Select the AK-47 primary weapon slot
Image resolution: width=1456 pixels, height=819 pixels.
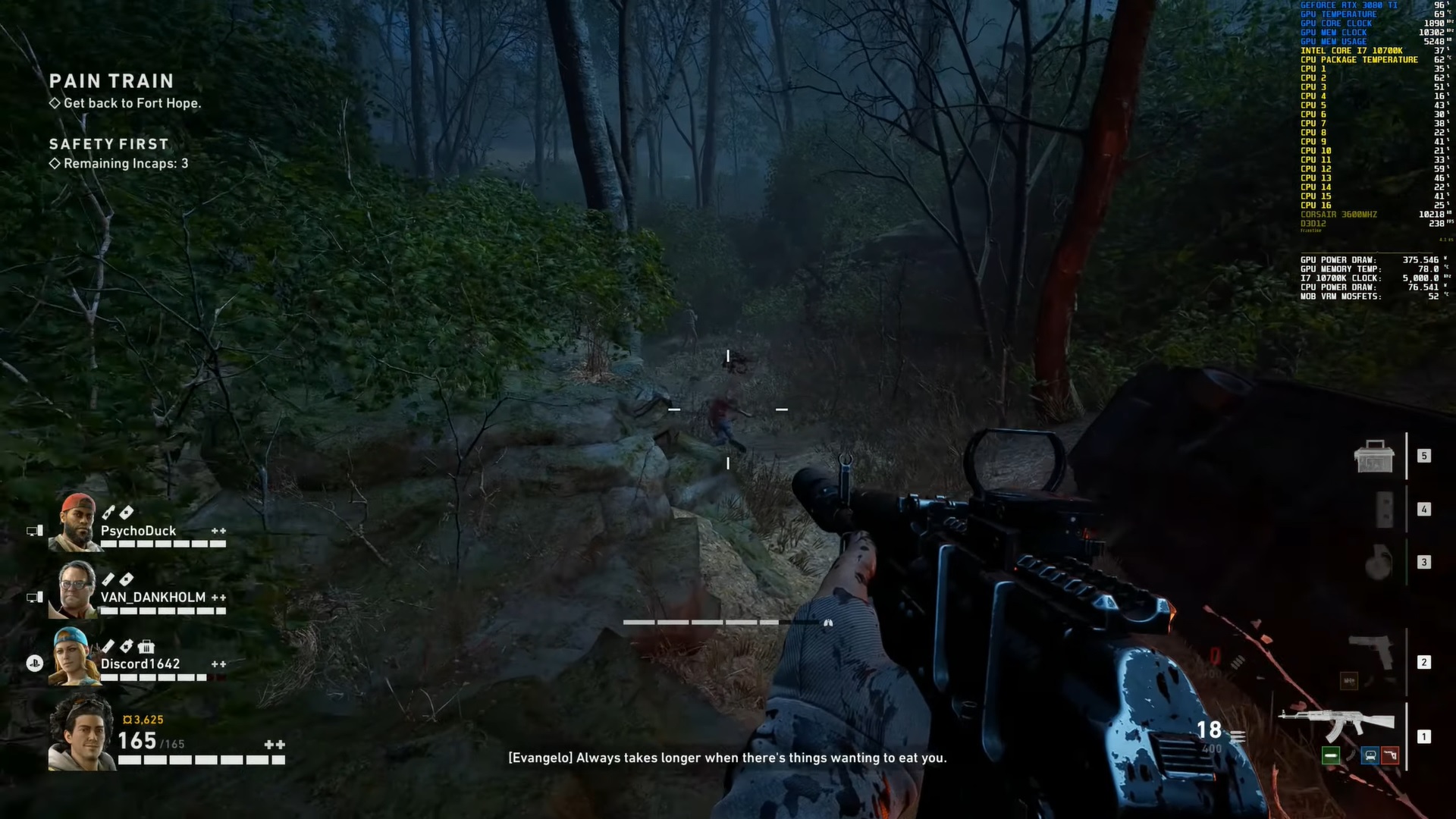pyautogui.click(x=1336, y=724)
